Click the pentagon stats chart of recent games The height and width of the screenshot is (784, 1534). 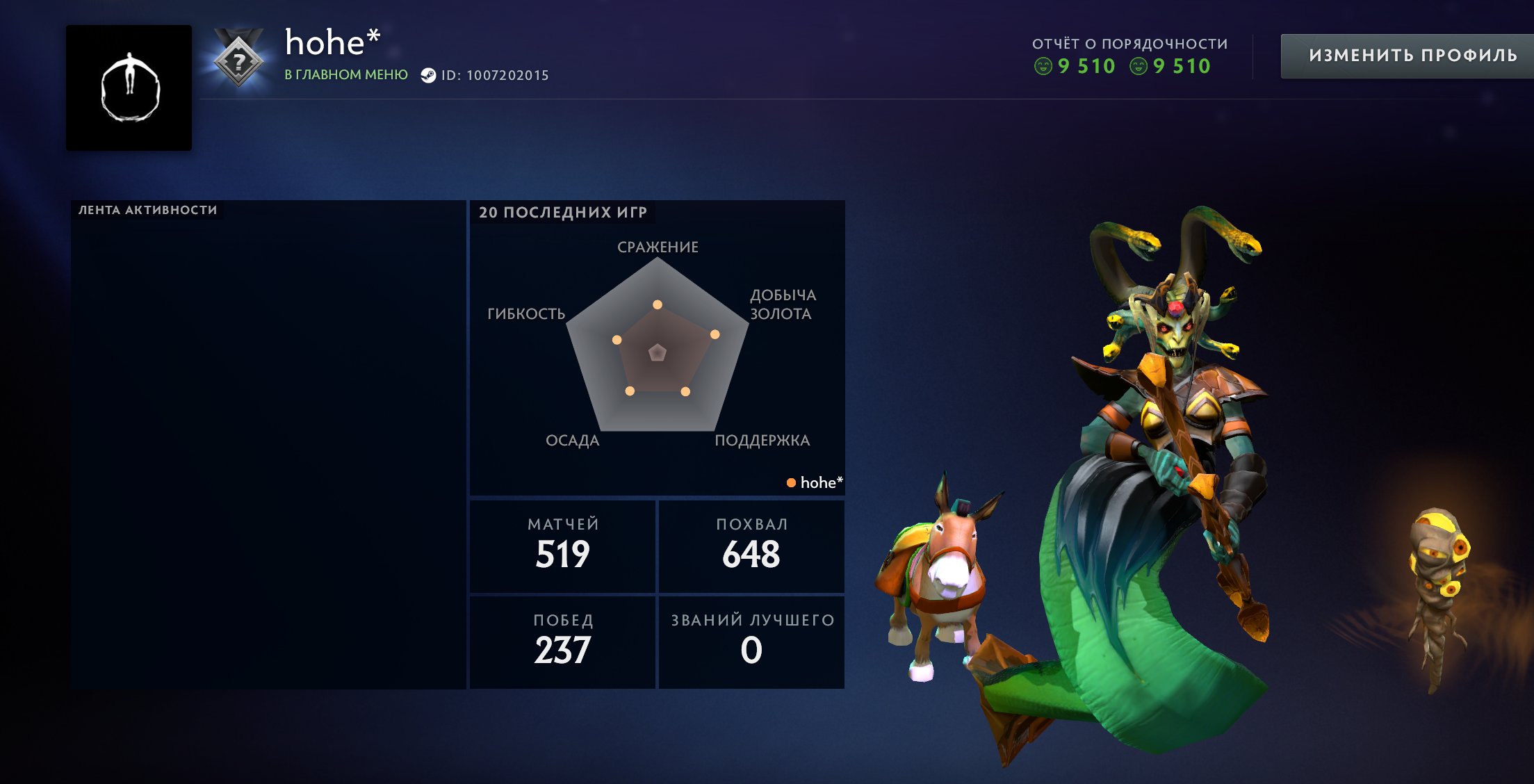click(x=658, y=351)
